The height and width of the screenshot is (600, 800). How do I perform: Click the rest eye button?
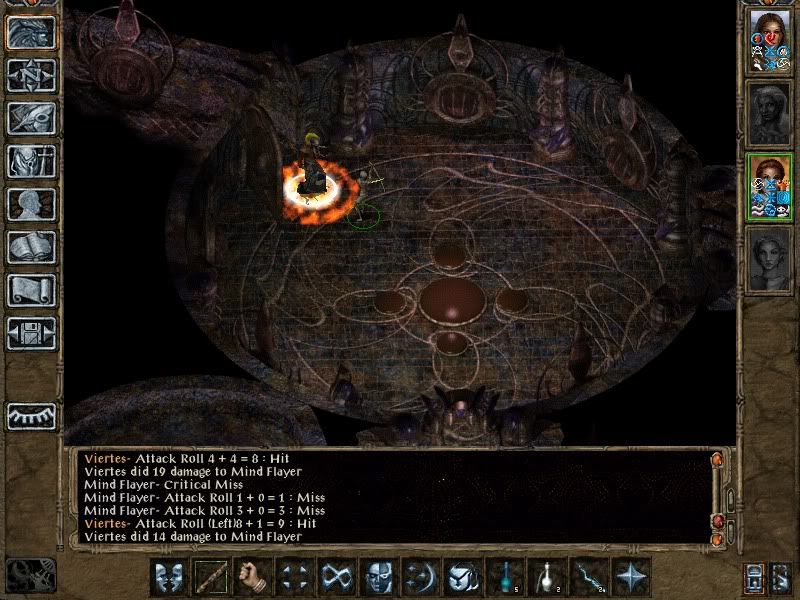coord(31,416)
